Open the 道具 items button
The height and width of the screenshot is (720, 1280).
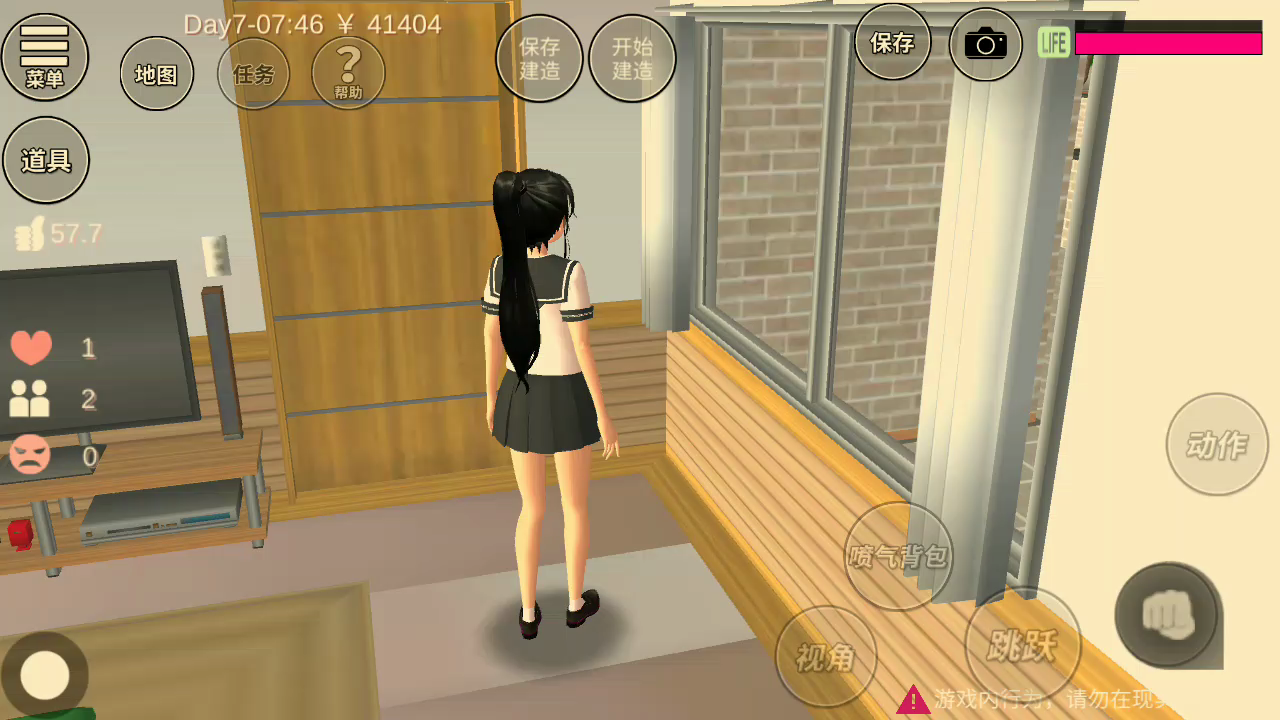(46, 160)
